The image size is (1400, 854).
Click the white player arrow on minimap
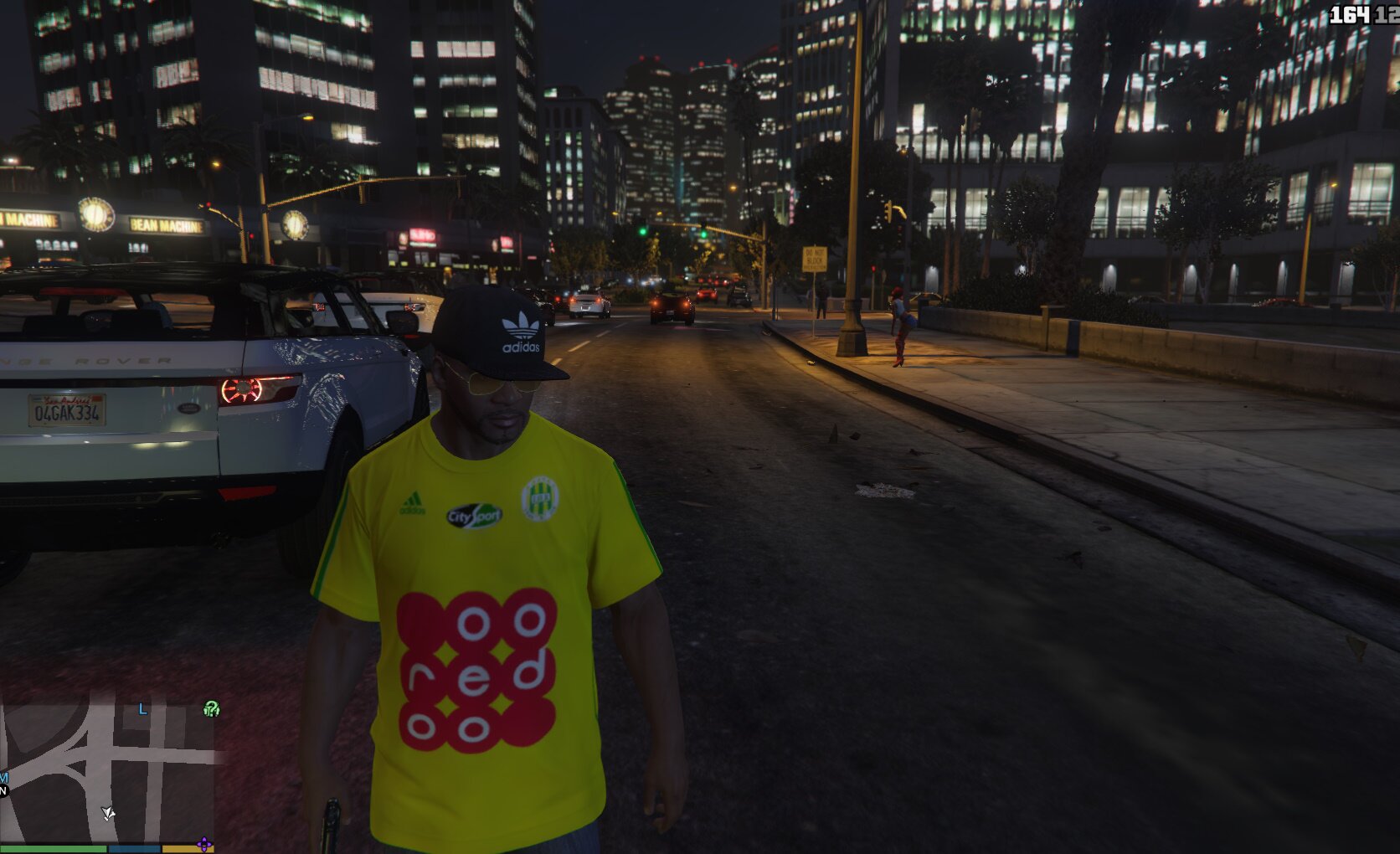point(108,812)
